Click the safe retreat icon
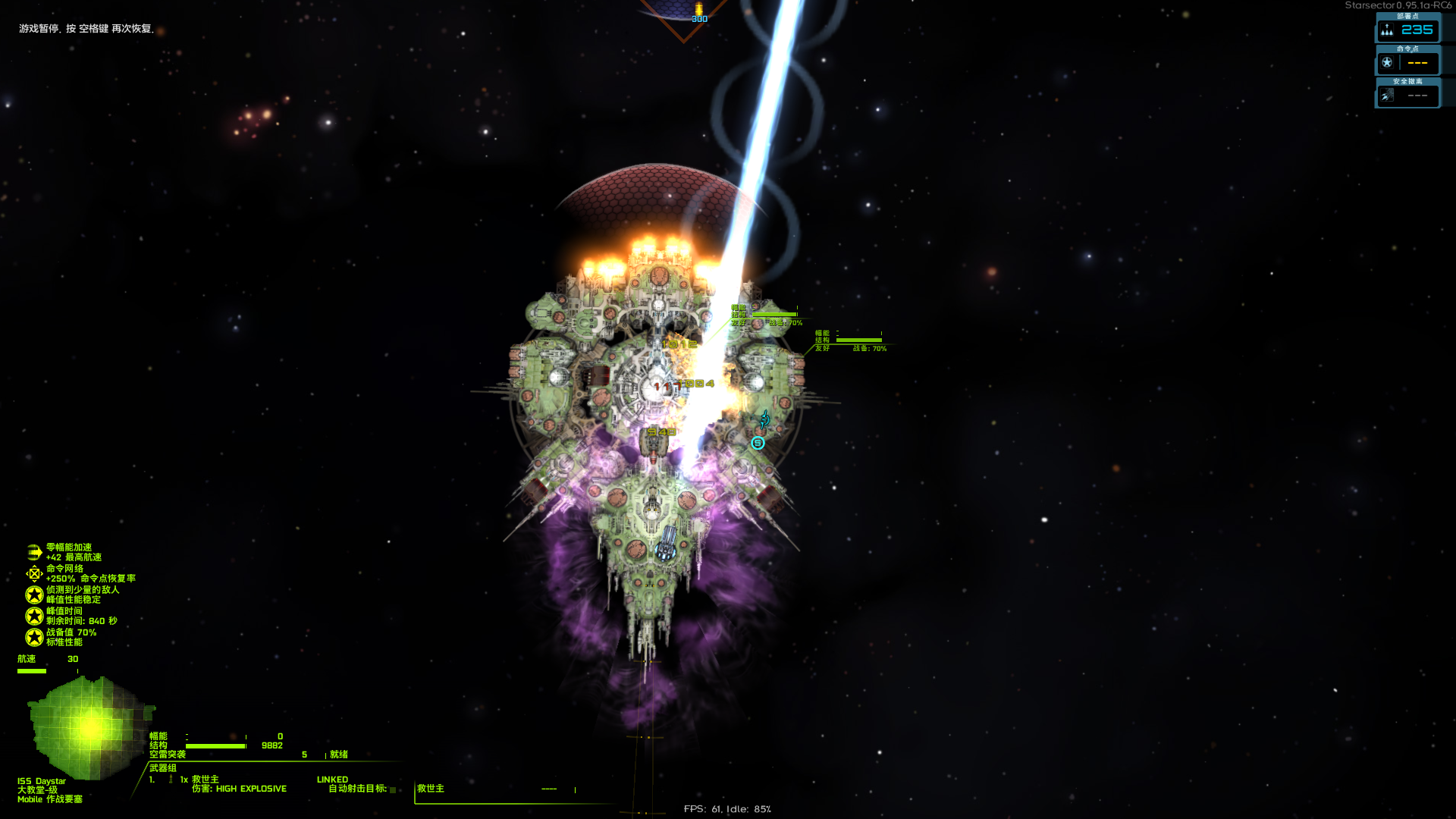 [1387, 96]
